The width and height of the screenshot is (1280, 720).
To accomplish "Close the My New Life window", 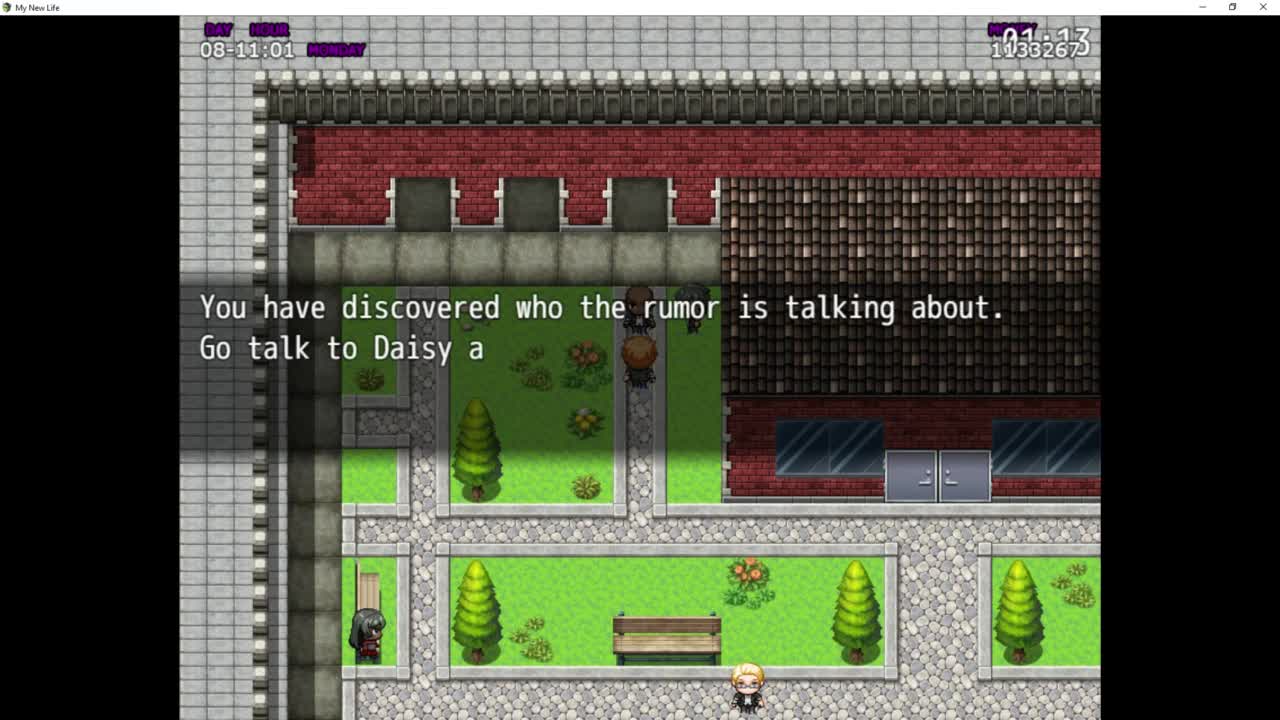I will (x=1263, y=7).
